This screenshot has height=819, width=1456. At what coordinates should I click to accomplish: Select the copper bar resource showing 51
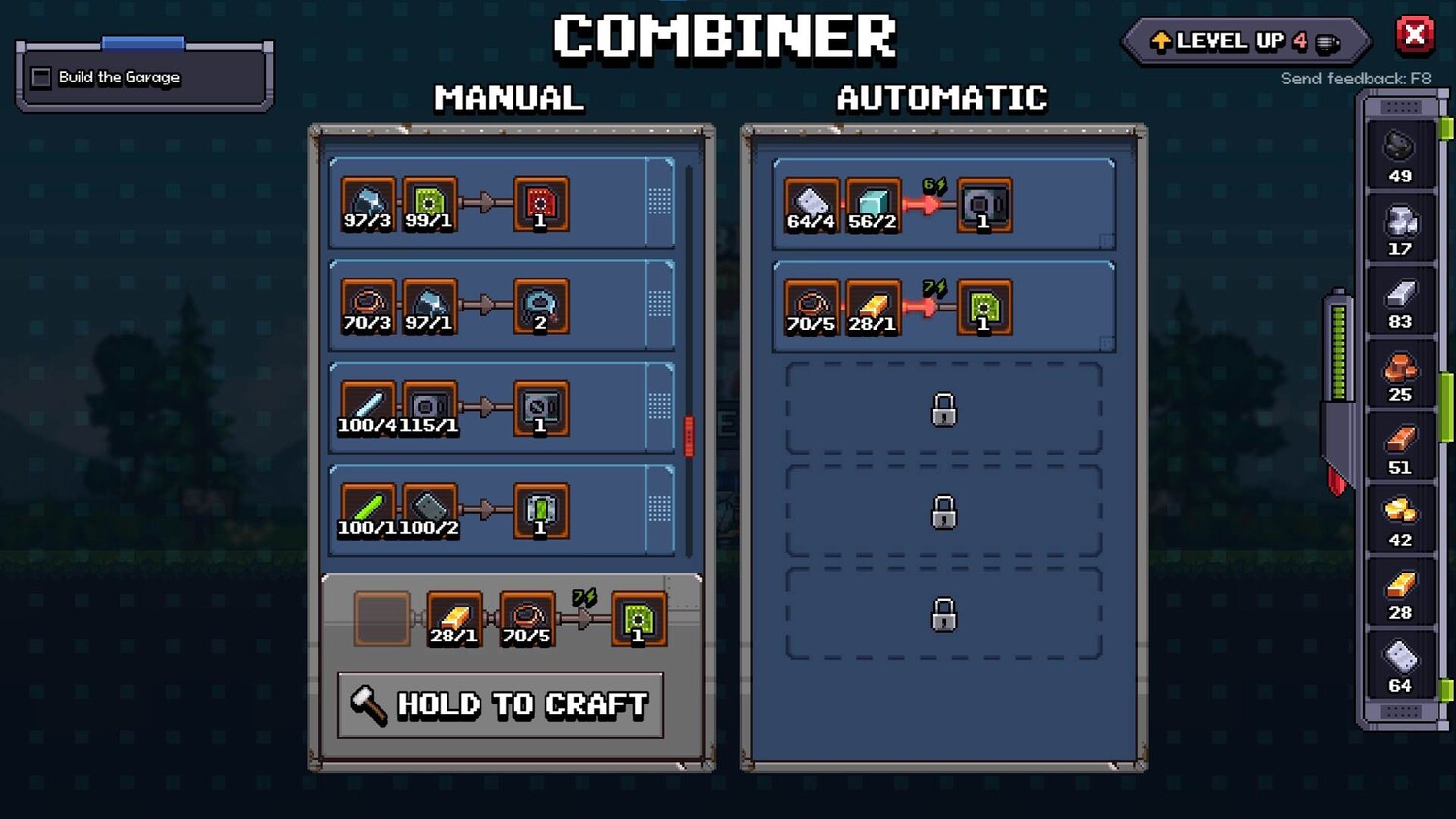pos(1400,447)
